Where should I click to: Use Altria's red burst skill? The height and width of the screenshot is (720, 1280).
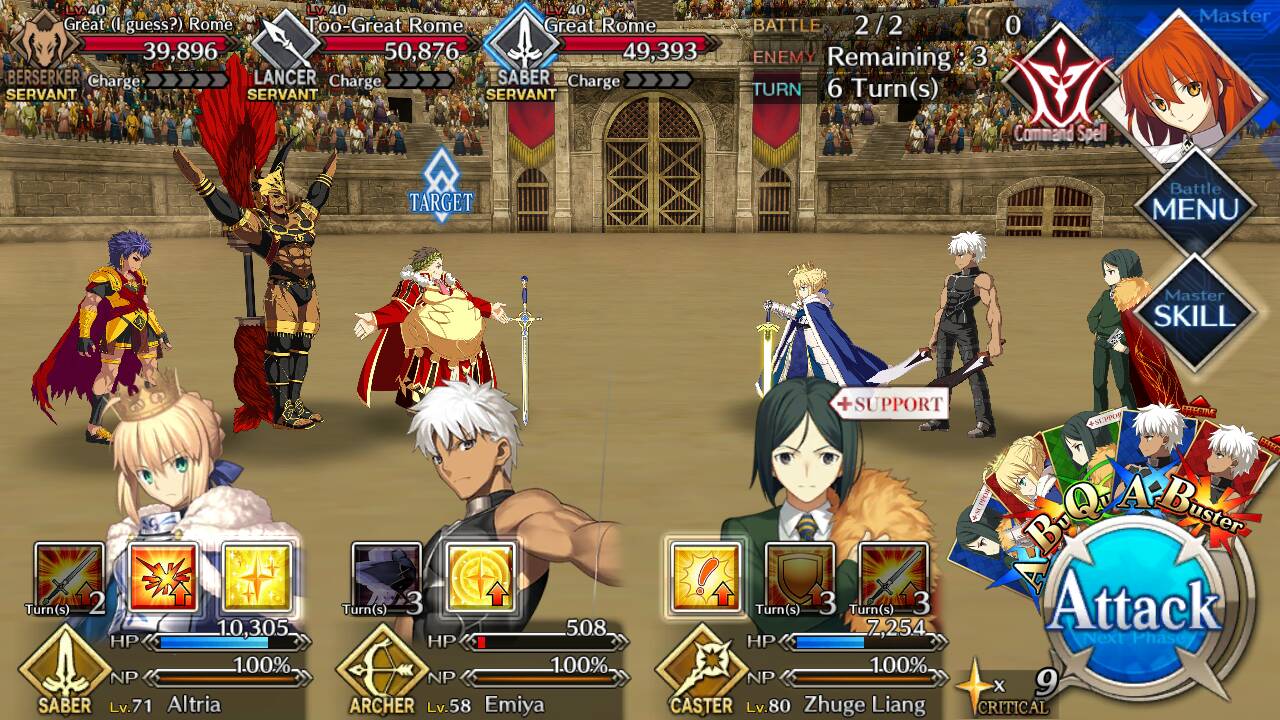(x=163, y=578)
